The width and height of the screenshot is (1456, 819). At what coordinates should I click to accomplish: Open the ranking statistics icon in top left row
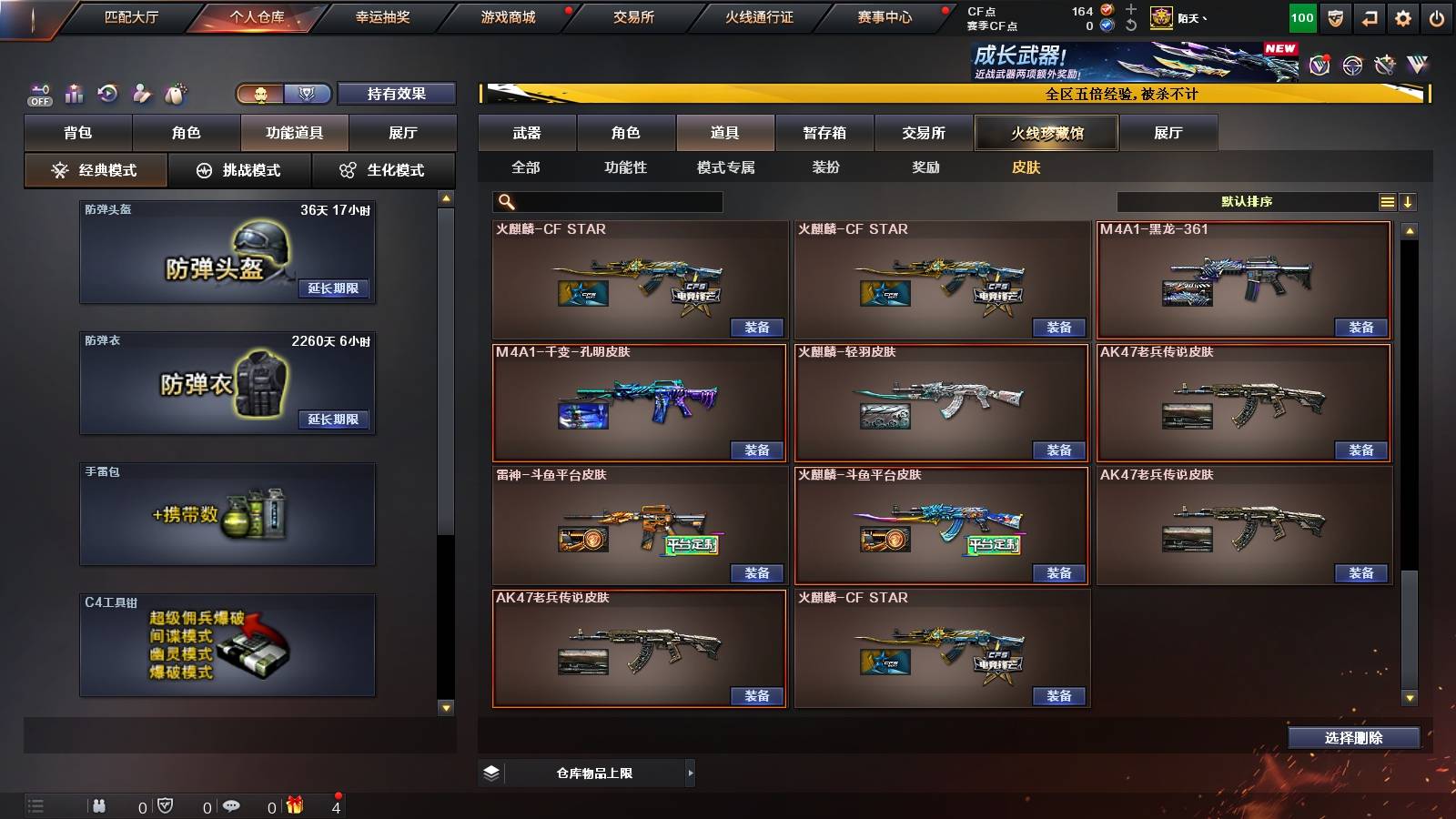point(73,93)
